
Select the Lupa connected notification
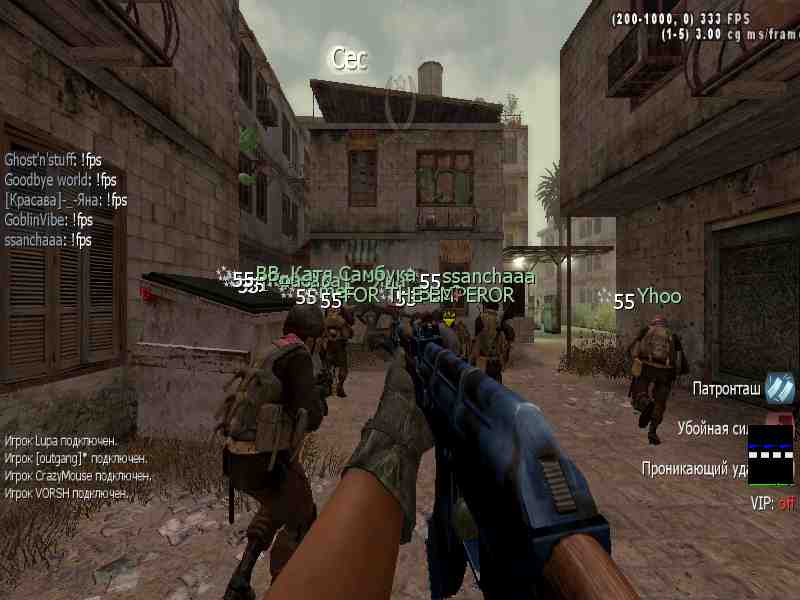click(61, 440)
